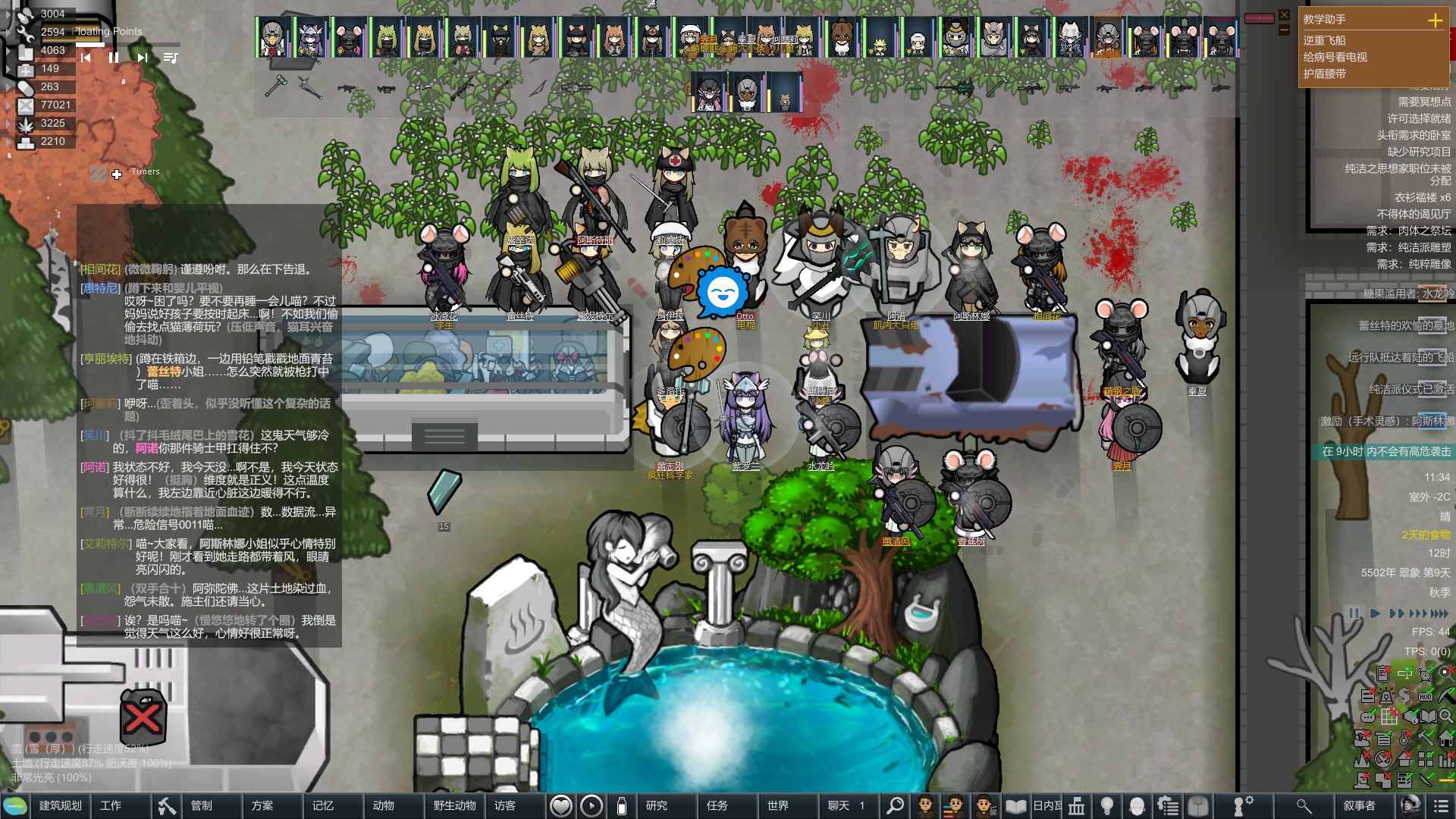Toggle the HUD visibility icon
Image resolution: width=1456 pixels, height=819 pixels.
point(1426,696)
